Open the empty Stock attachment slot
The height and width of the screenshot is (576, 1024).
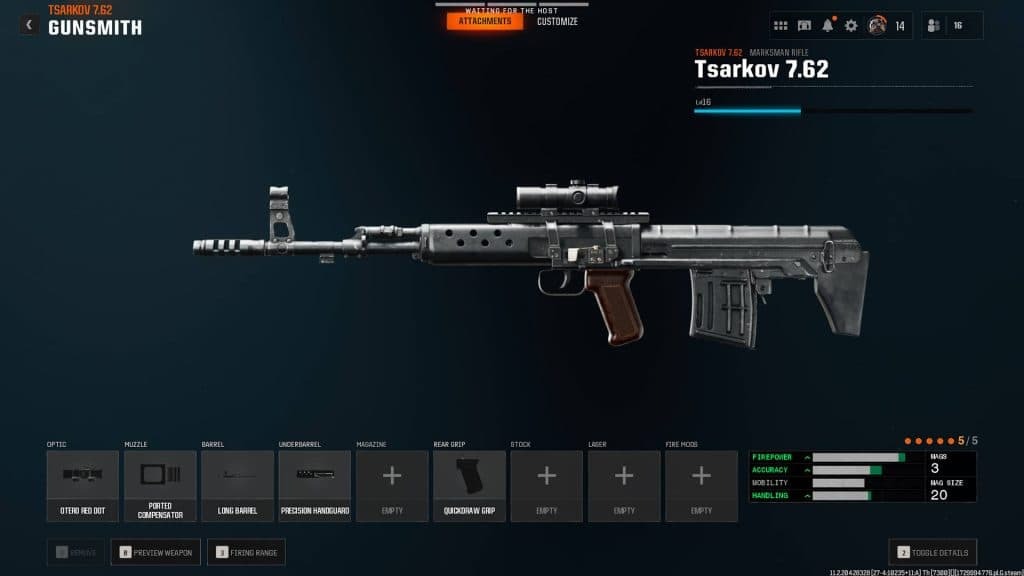(x=547, y=486)
